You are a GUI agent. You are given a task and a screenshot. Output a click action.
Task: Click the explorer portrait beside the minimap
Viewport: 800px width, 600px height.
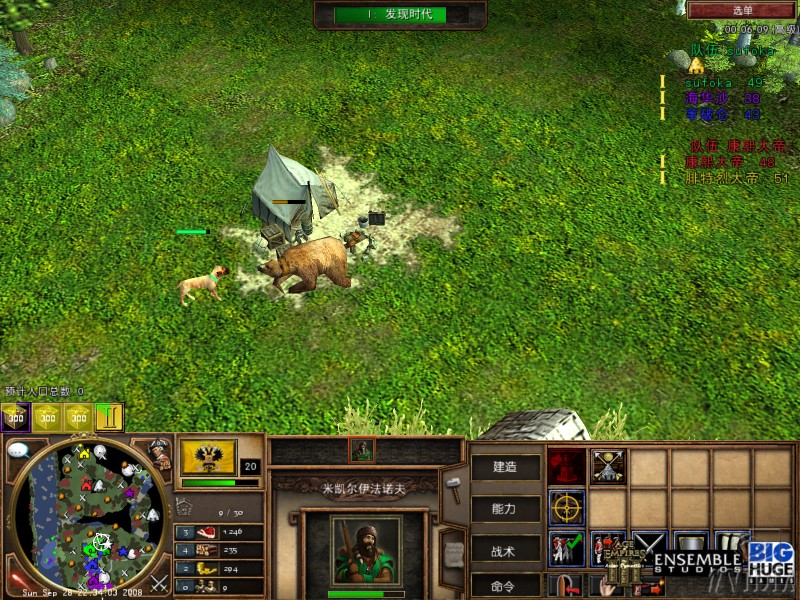coord(158,453)
